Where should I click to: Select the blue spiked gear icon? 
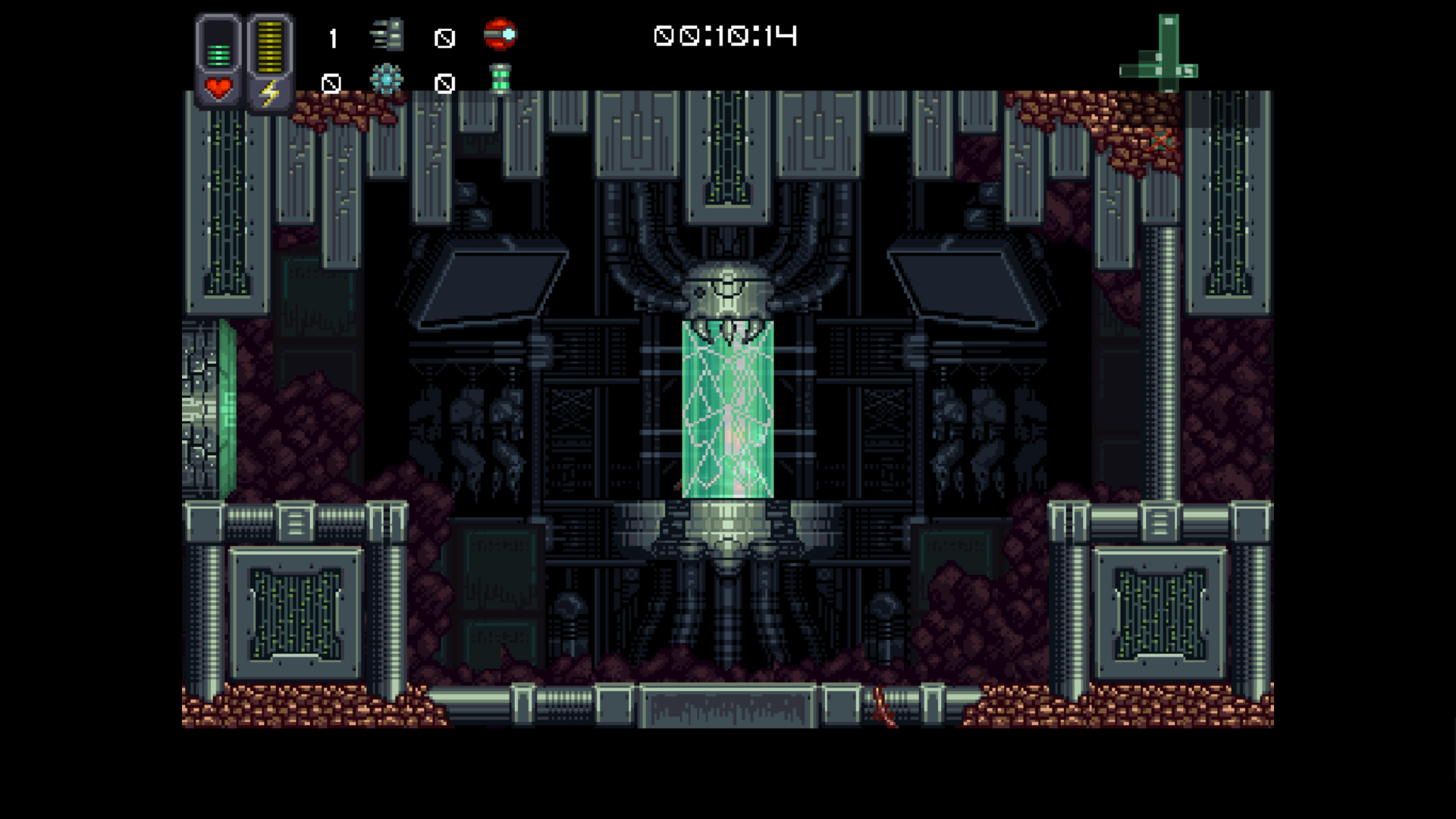click(386, 80)
